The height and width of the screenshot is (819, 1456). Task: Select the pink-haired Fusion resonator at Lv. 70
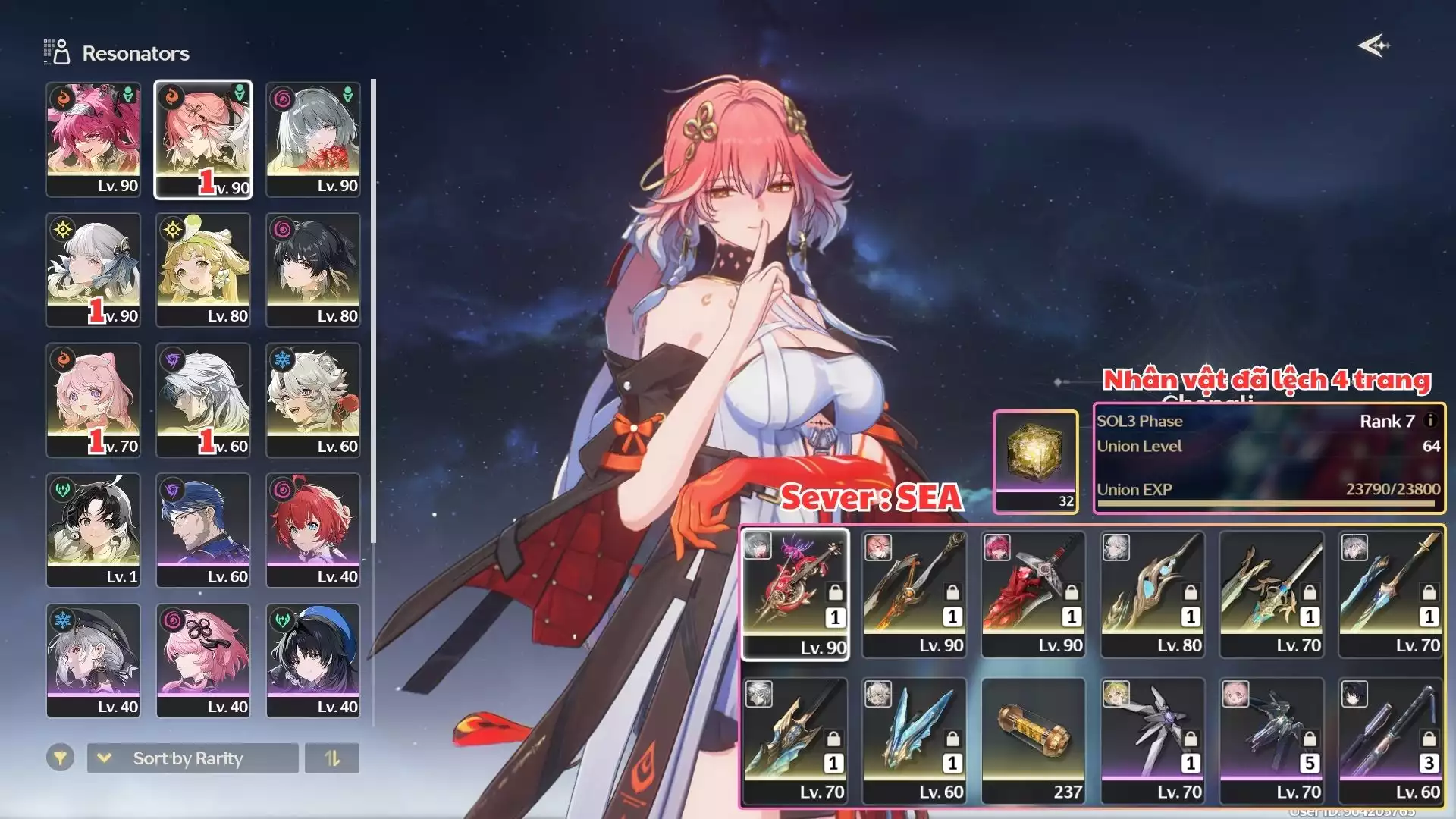[x=93, y=400]
